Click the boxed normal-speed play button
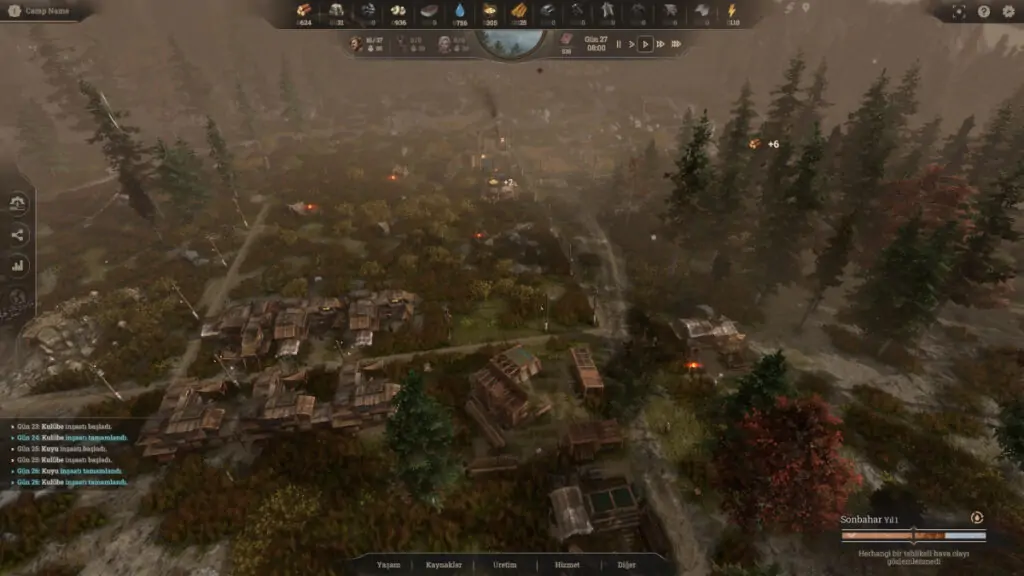The width and height of the screenshot is (1024, 576). 645,44
